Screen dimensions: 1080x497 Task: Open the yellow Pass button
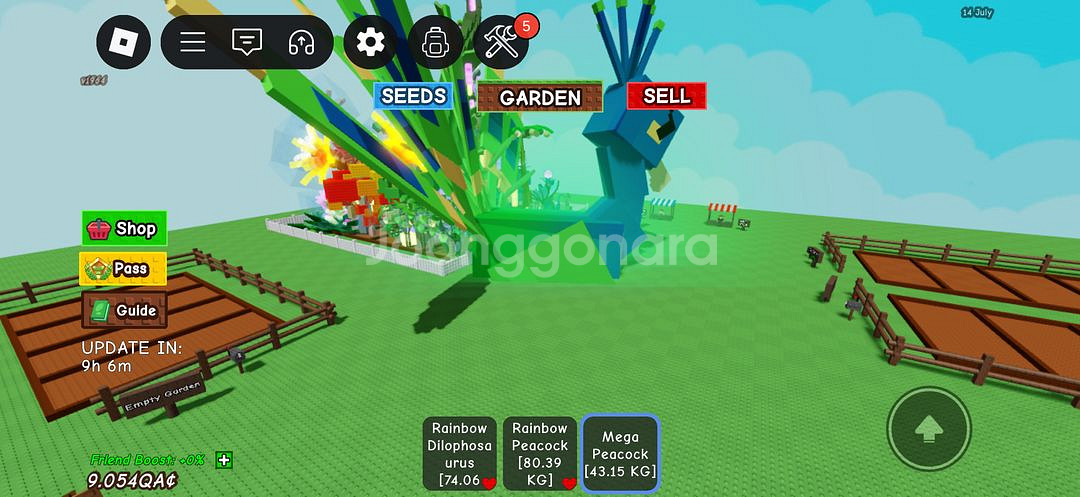pos(123,269)
